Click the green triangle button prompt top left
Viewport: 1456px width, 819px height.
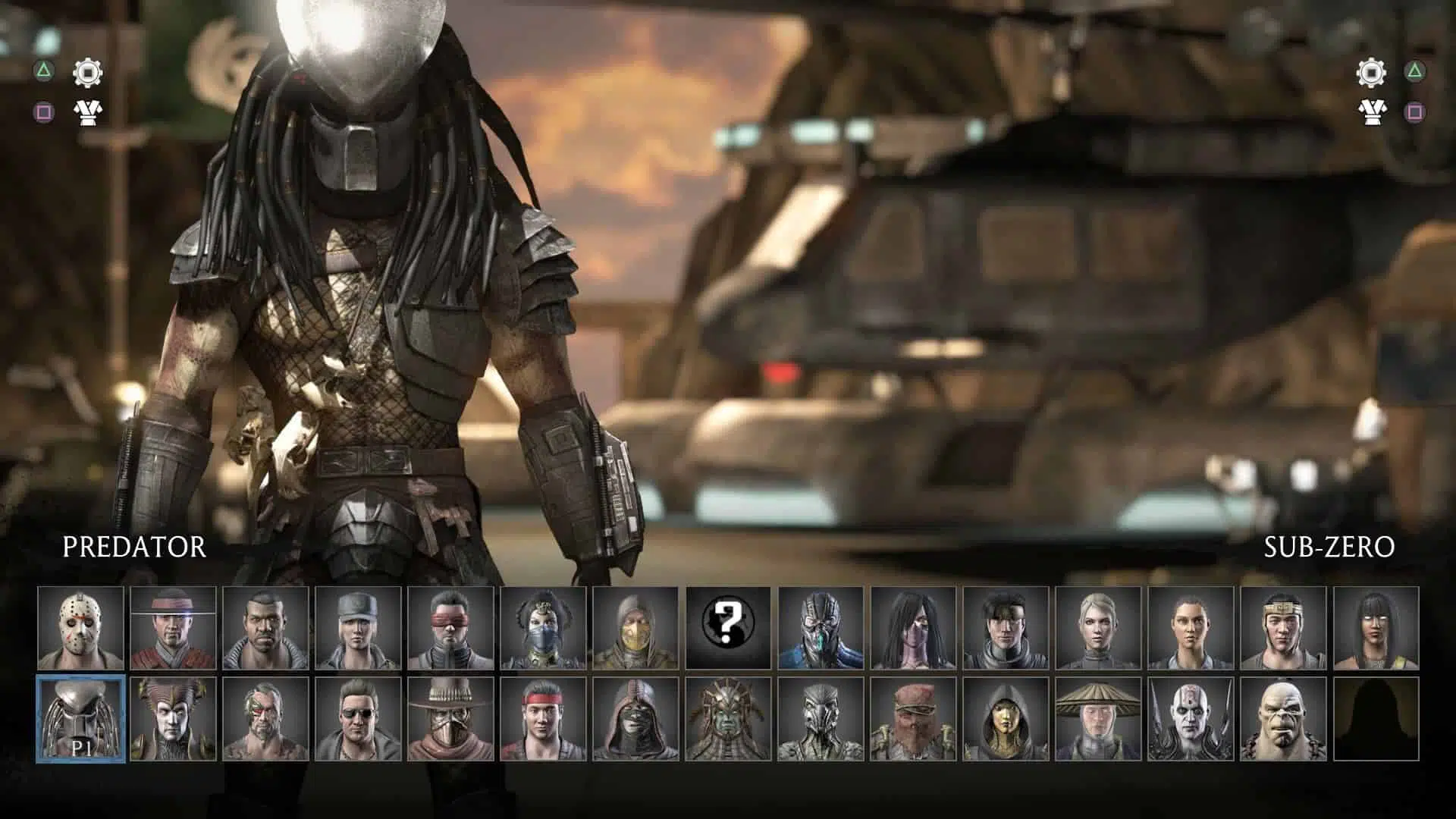pos(44,71)
